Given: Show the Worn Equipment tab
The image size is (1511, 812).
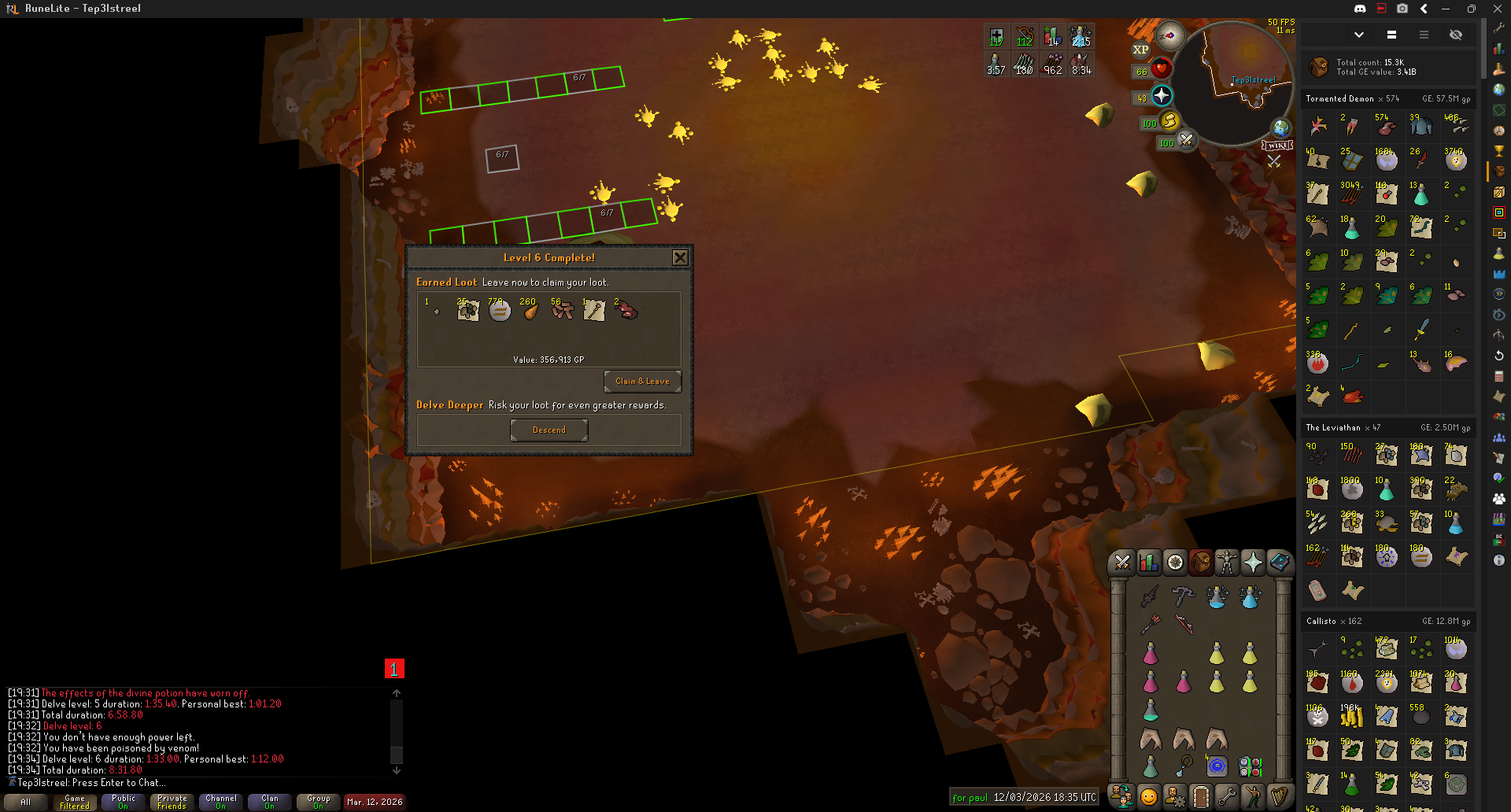Looking at the screenshot, I should (1226, 562).
